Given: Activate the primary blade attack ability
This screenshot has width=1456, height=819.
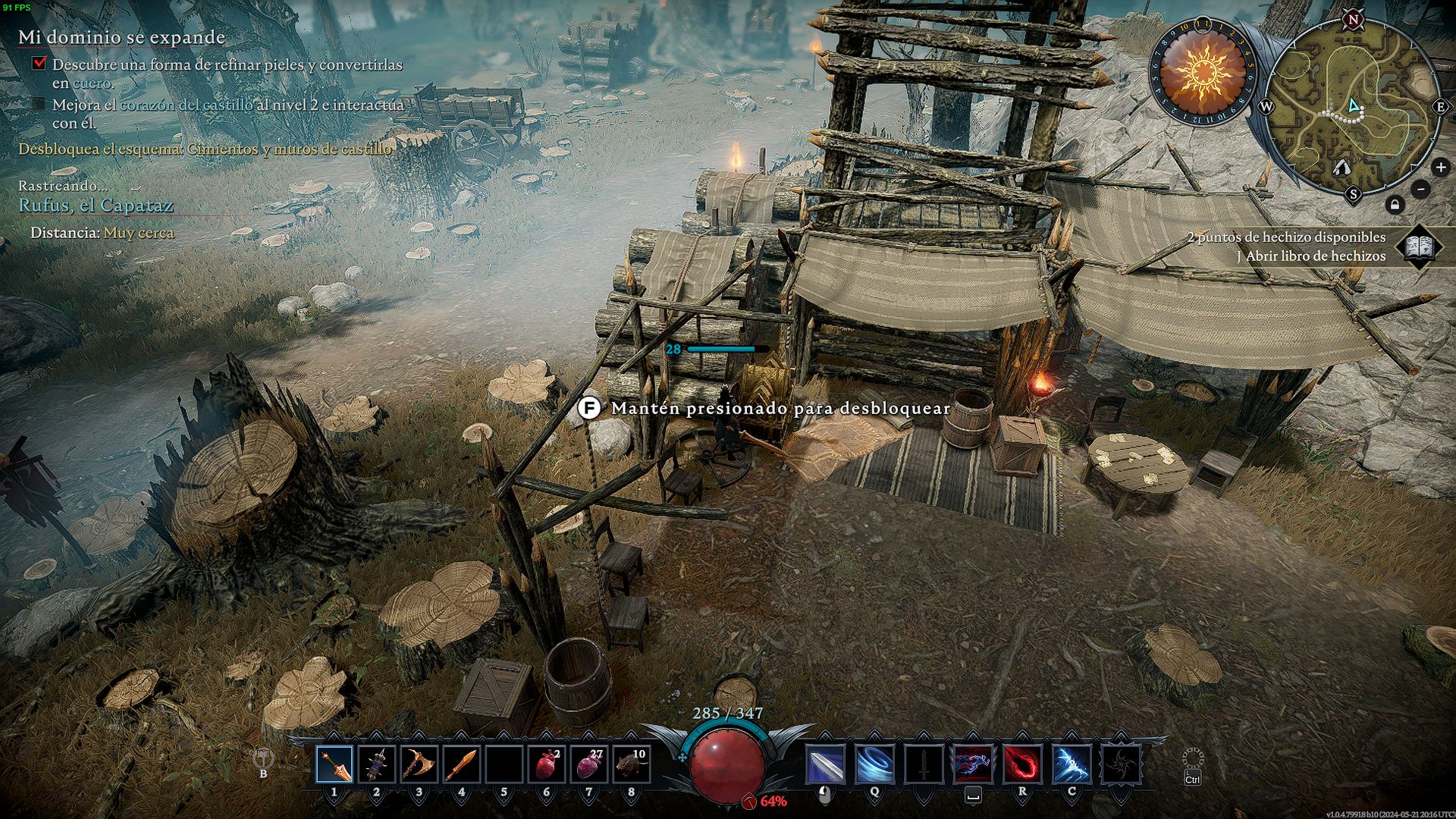Looking at the screenshot, I should [x=825, y=764].
